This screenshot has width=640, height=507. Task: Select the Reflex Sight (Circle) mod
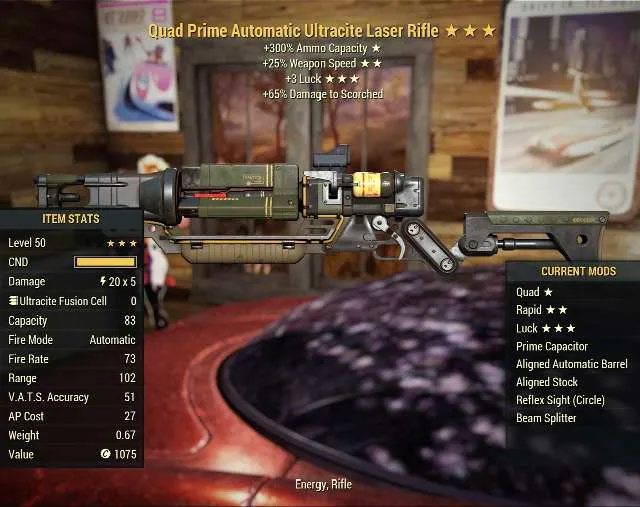[559, 400]
